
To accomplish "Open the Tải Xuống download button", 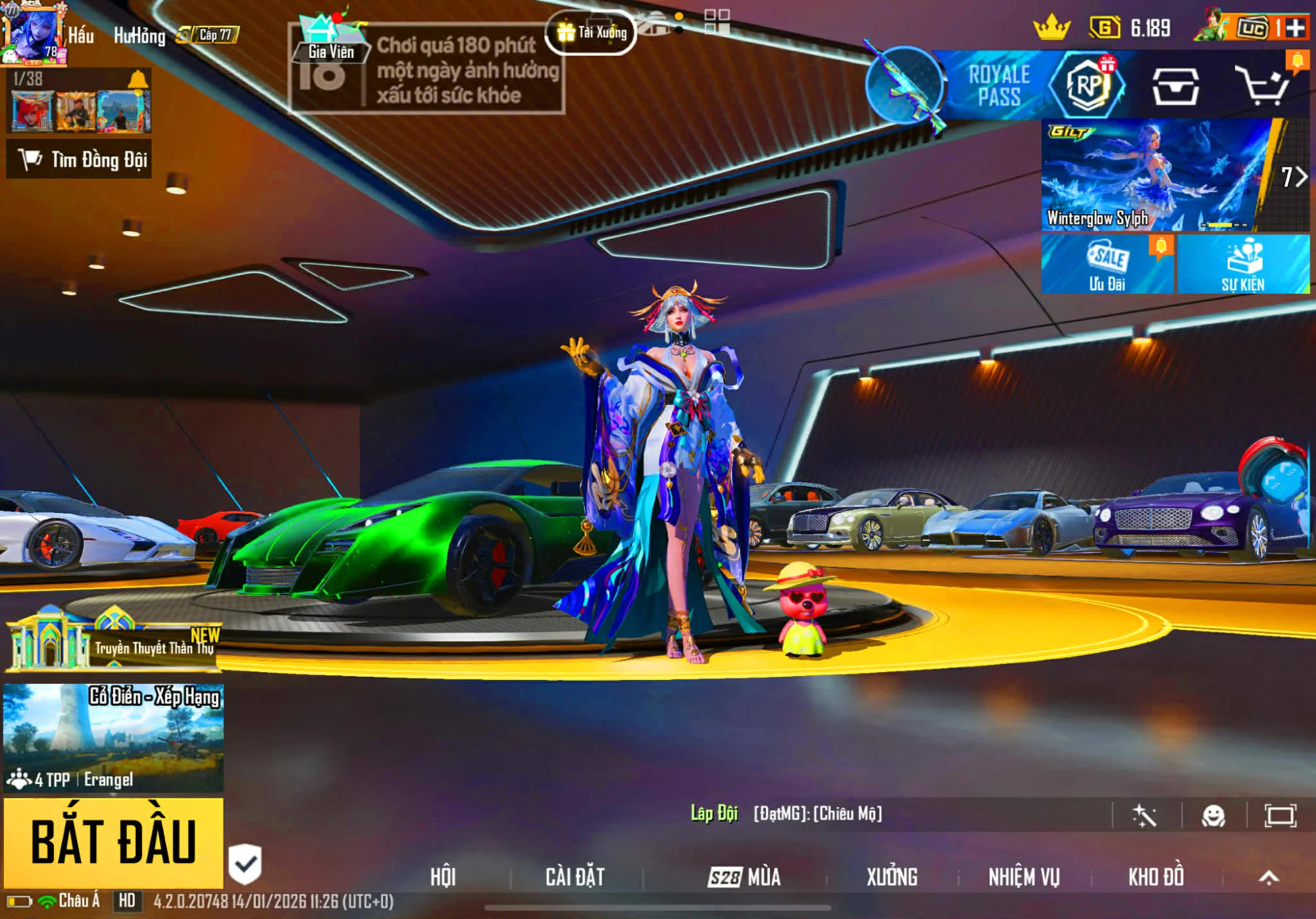I will pos(591,32).
